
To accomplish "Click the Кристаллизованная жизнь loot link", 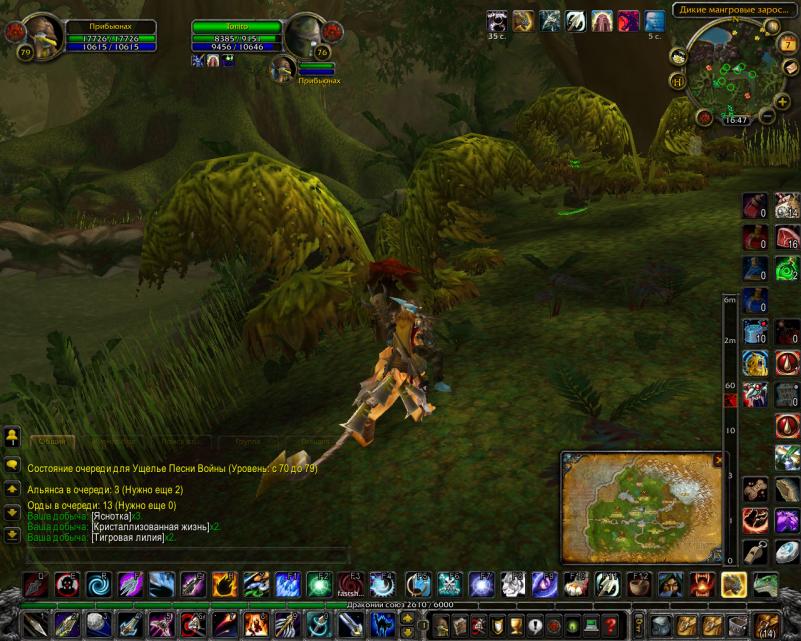I will [x=150, y=526].
